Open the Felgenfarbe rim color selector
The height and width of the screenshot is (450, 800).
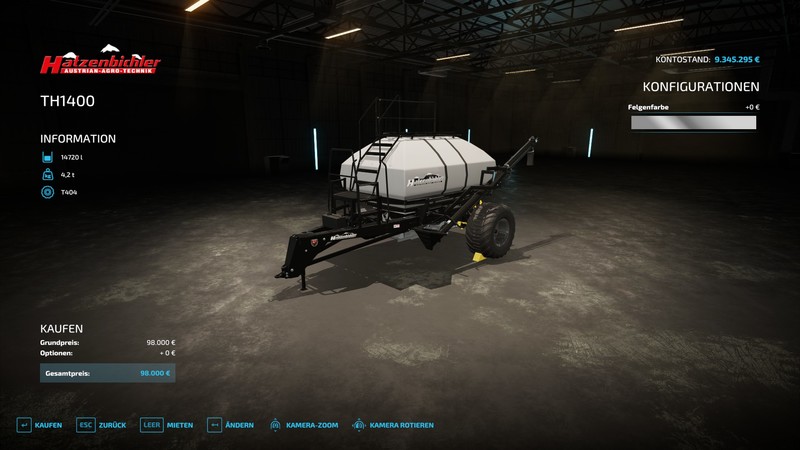693,123
